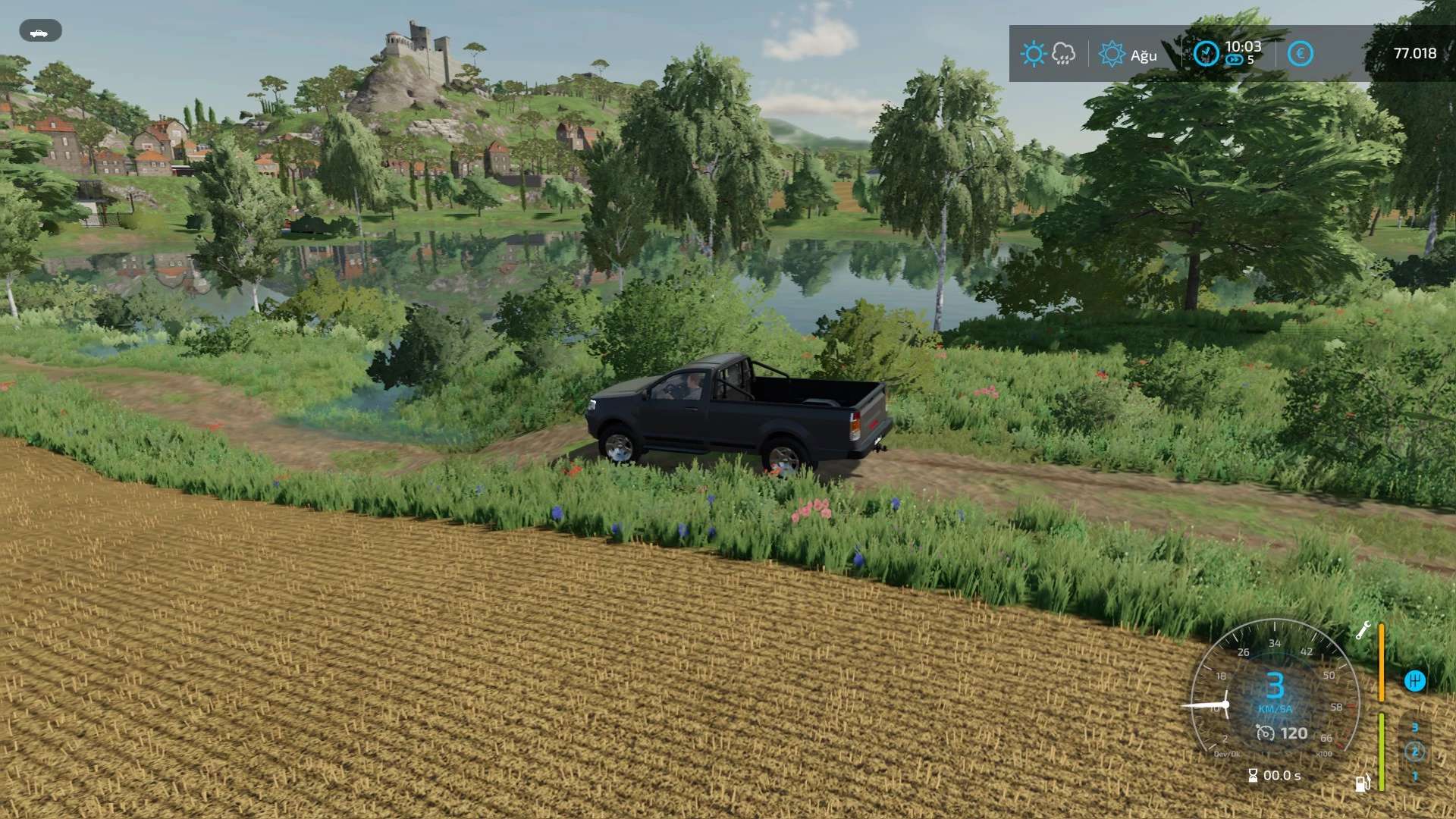Screen dimensions: 1456x819
Task: Activate the cruise control speed icon
Action: click(1265, 733)
